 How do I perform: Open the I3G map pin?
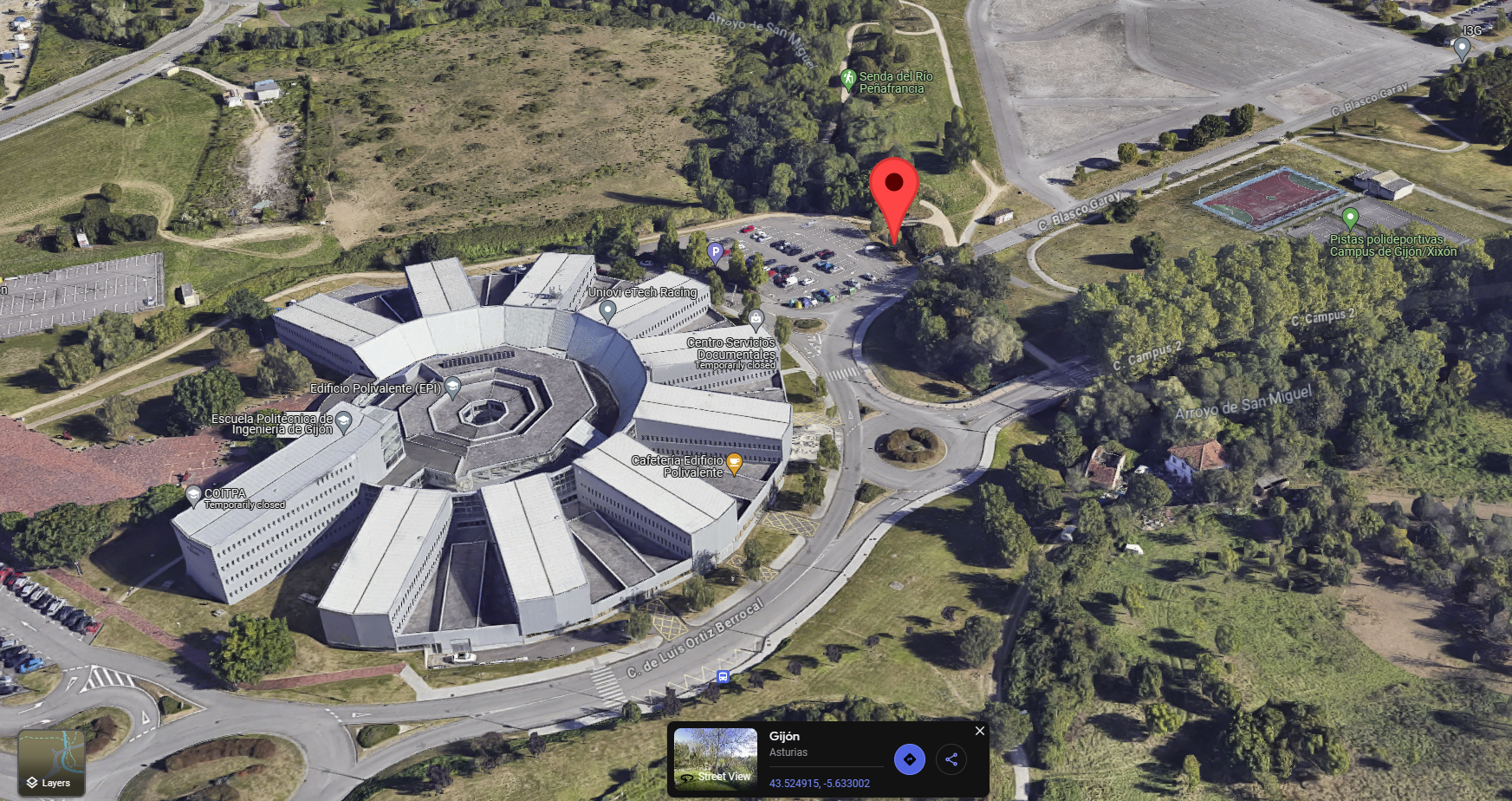(x=1462, y=48)
